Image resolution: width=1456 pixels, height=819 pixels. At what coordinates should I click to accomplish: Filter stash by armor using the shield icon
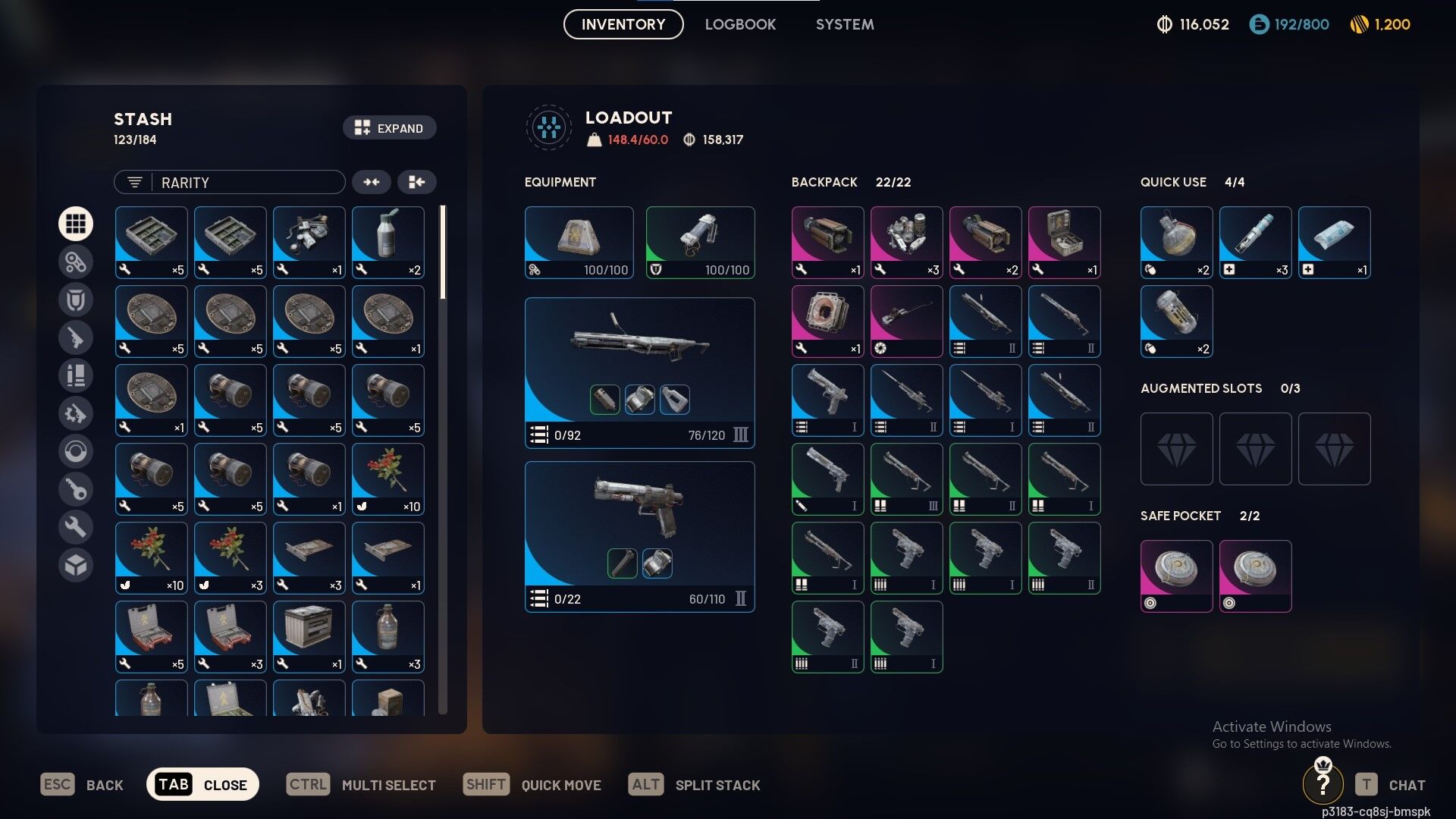tap(76, 300)
